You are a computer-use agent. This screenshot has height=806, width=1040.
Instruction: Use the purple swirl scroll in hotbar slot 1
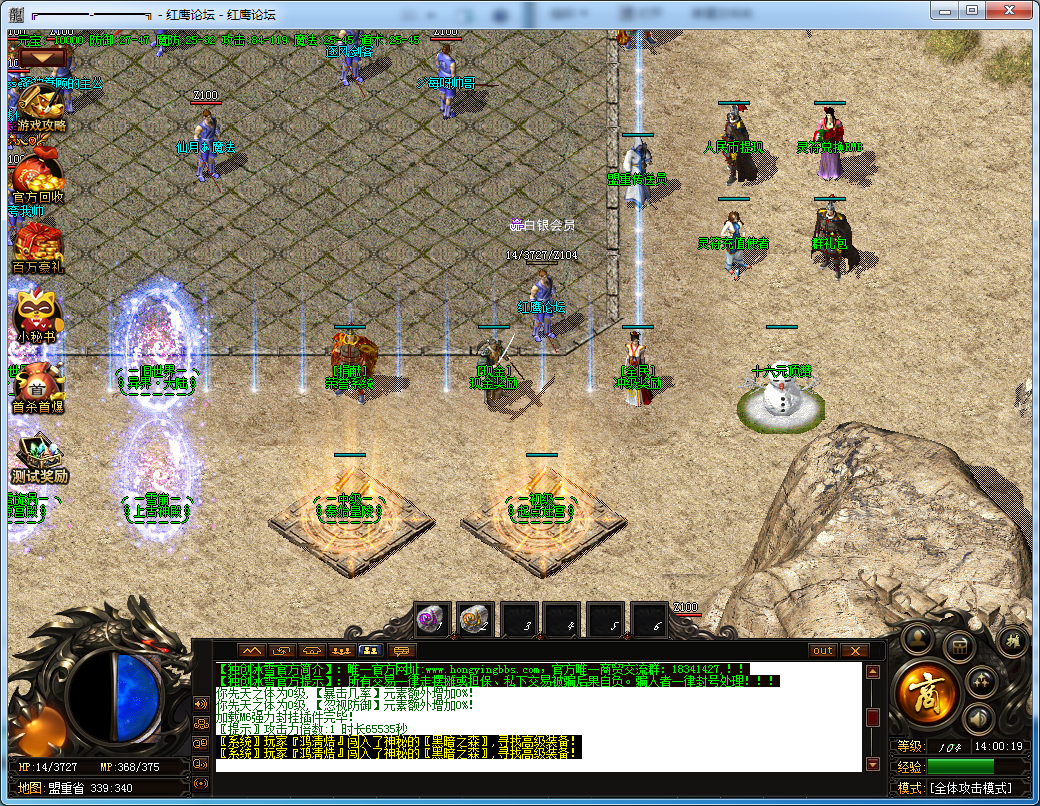(x=433, y=620)
